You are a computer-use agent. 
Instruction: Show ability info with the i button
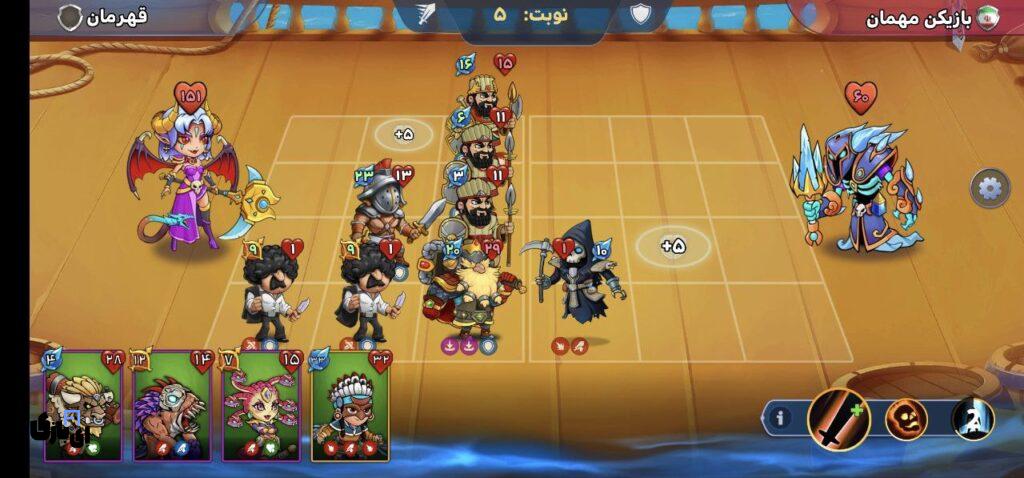point(781,418)
